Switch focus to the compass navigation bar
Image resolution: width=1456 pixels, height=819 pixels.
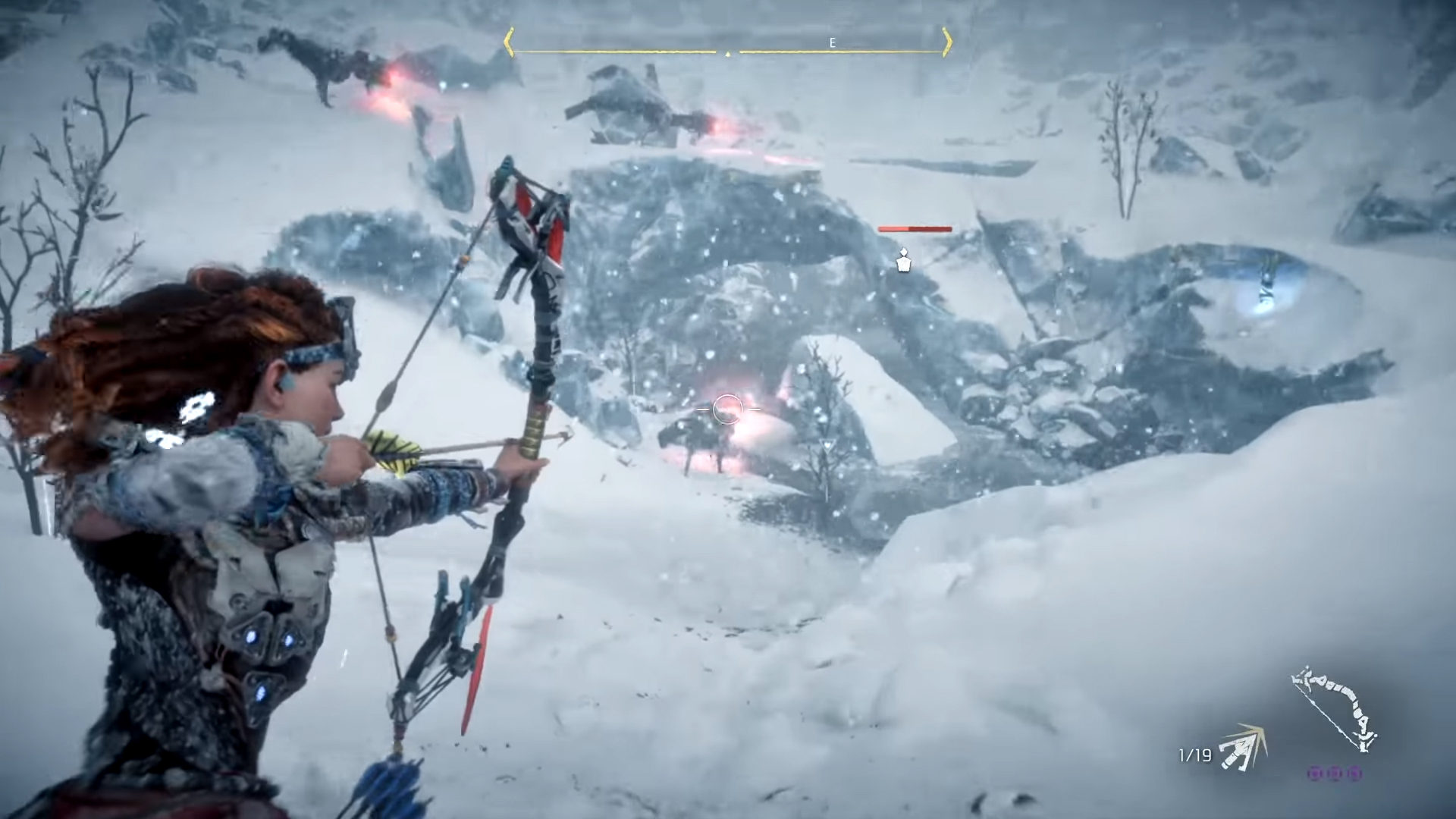[x=728, y=43]
